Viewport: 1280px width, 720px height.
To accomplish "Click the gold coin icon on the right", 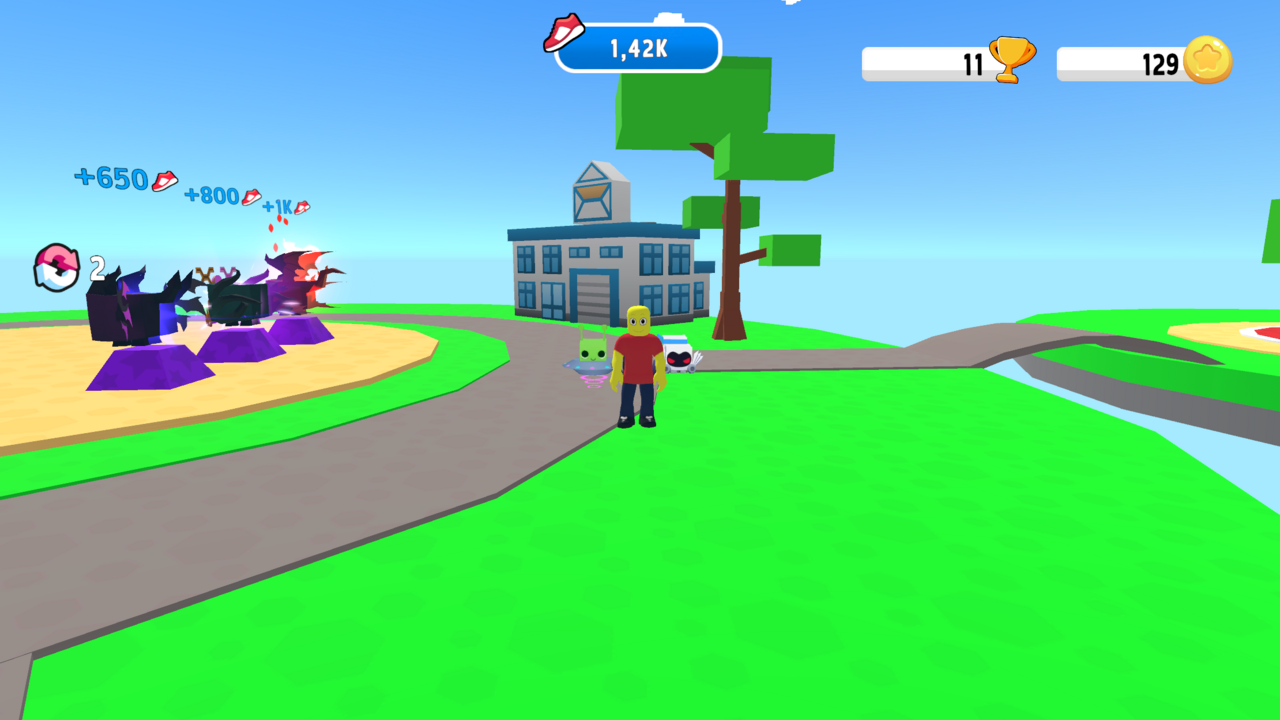I will pyautogui.click(x=1207, y=60).
